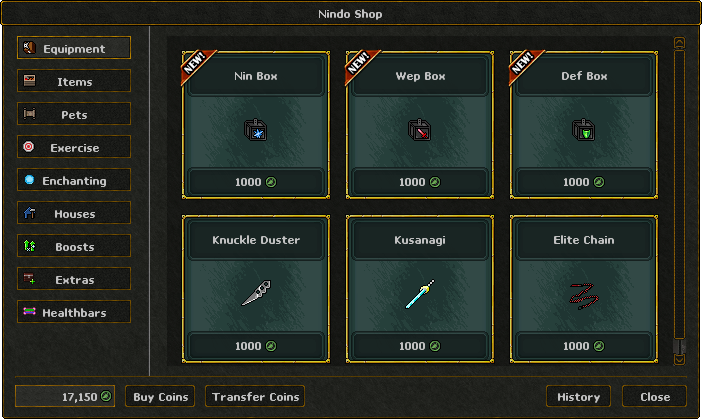Show the Exercise category

click(x=74, y=147)
